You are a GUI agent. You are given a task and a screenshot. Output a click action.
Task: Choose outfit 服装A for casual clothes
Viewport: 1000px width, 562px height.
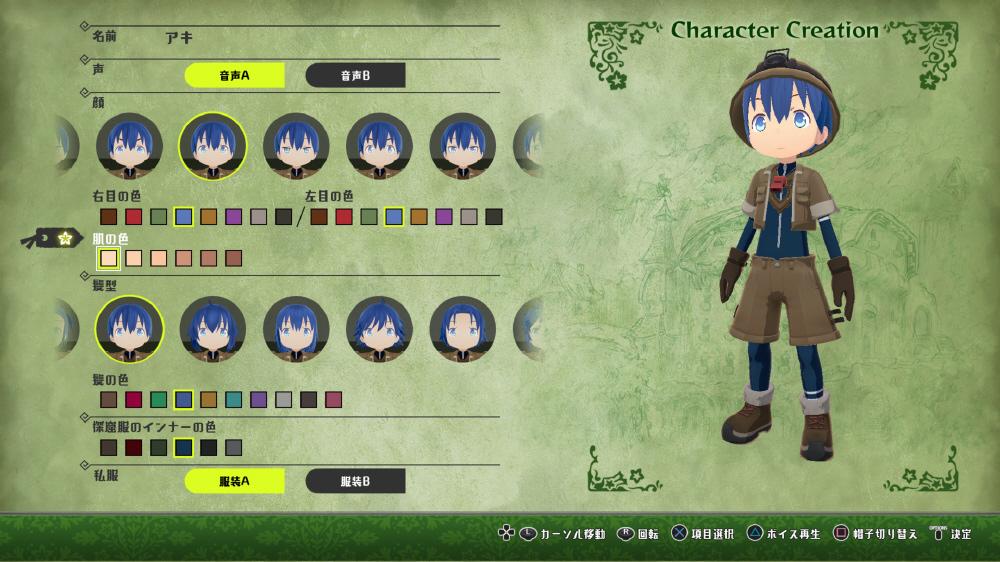pyautogui.click(x=235, y=481)
